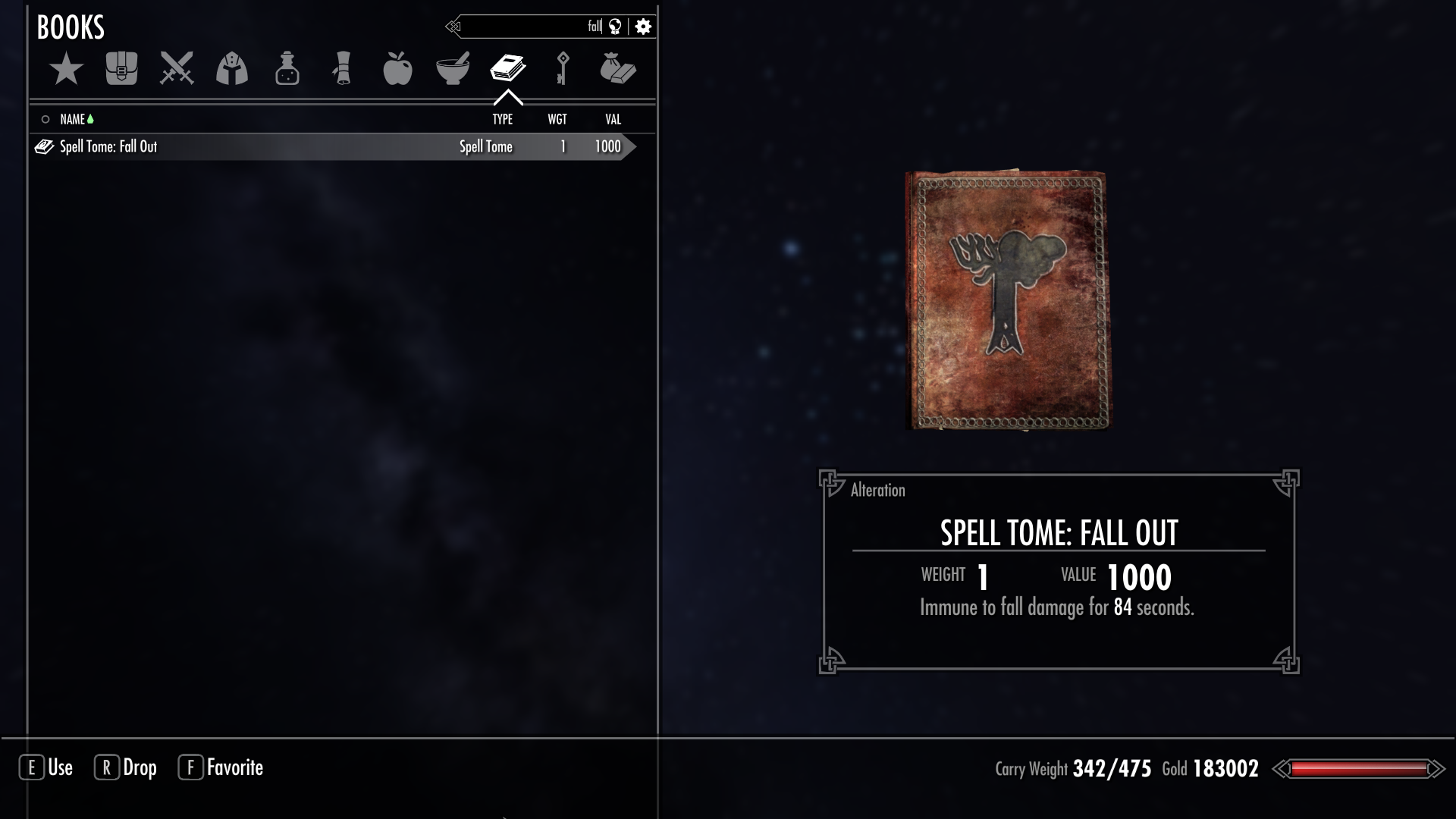The width and height of the screenshot is (1456, 819).
Task: Sort the list by Name column
Action: pos(73,120)
